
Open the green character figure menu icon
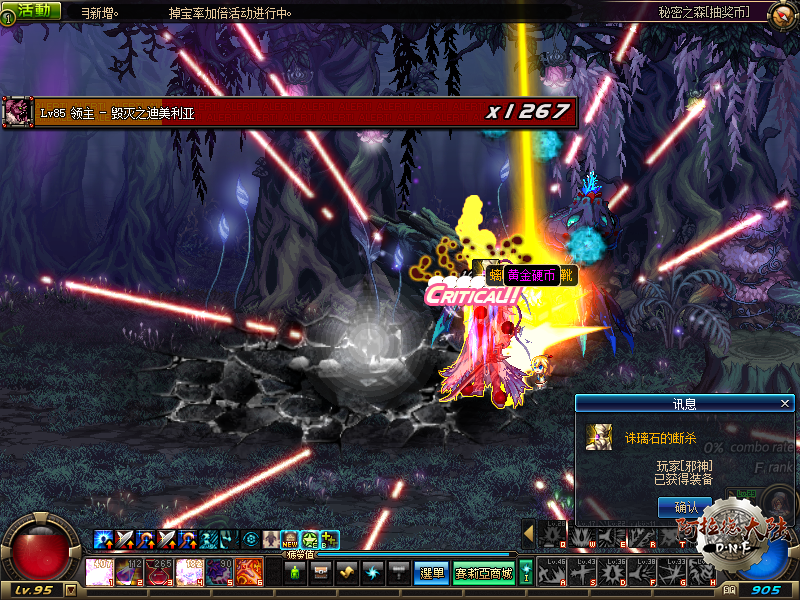[x=295, y=573]
